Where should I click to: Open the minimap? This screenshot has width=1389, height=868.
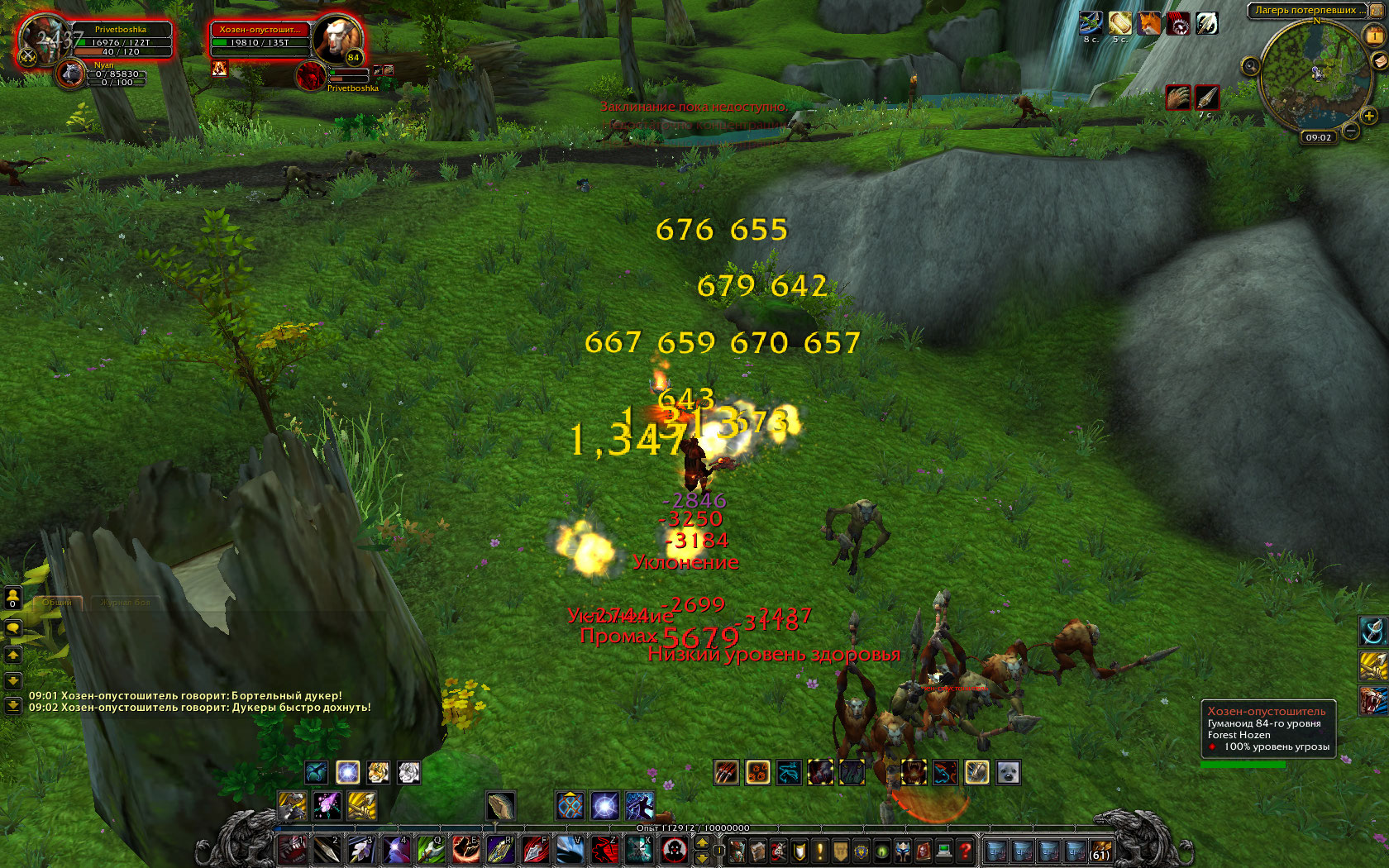[1309, 76]
